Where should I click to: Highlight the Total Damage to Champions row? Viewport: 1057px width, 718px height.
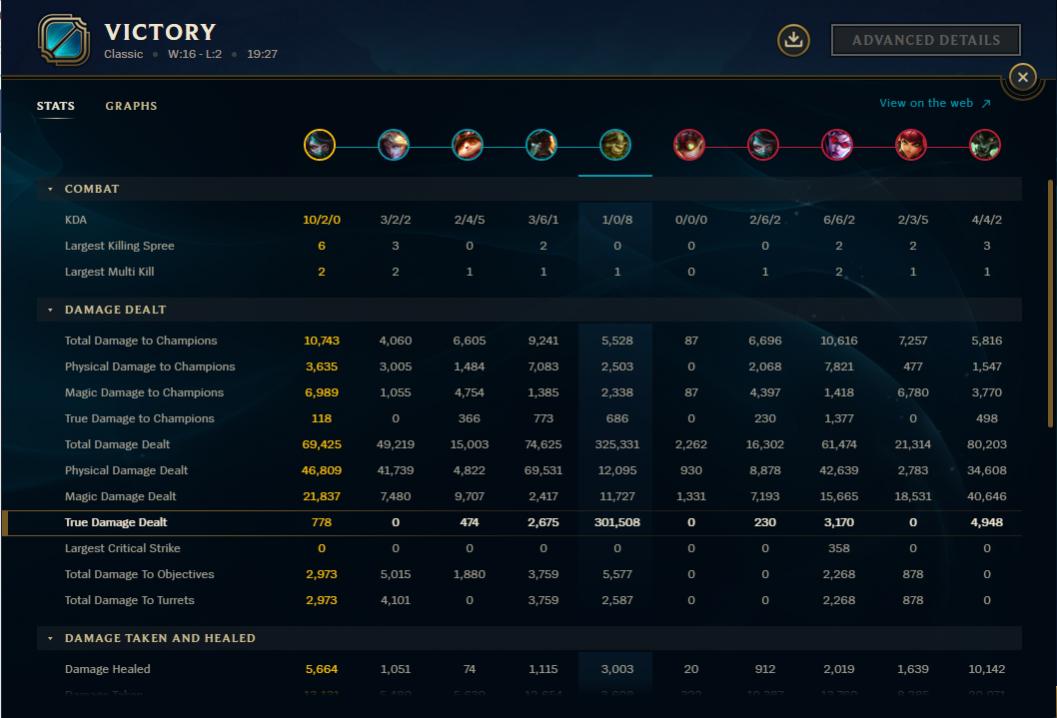tap(141, 341)
